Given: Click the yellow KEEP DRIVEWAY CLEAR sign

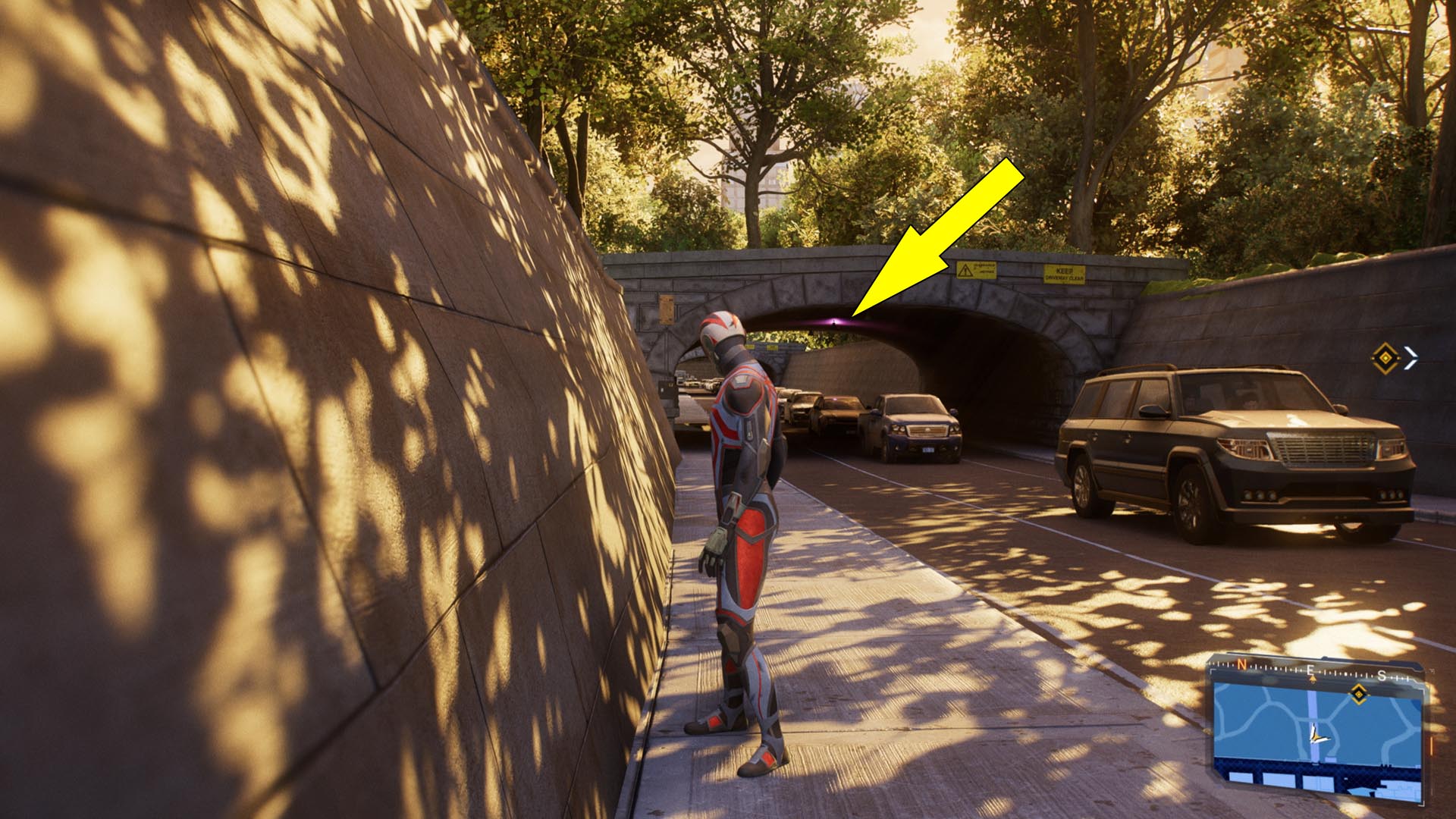Looking at the screenshot, I should pos(1064,274).
